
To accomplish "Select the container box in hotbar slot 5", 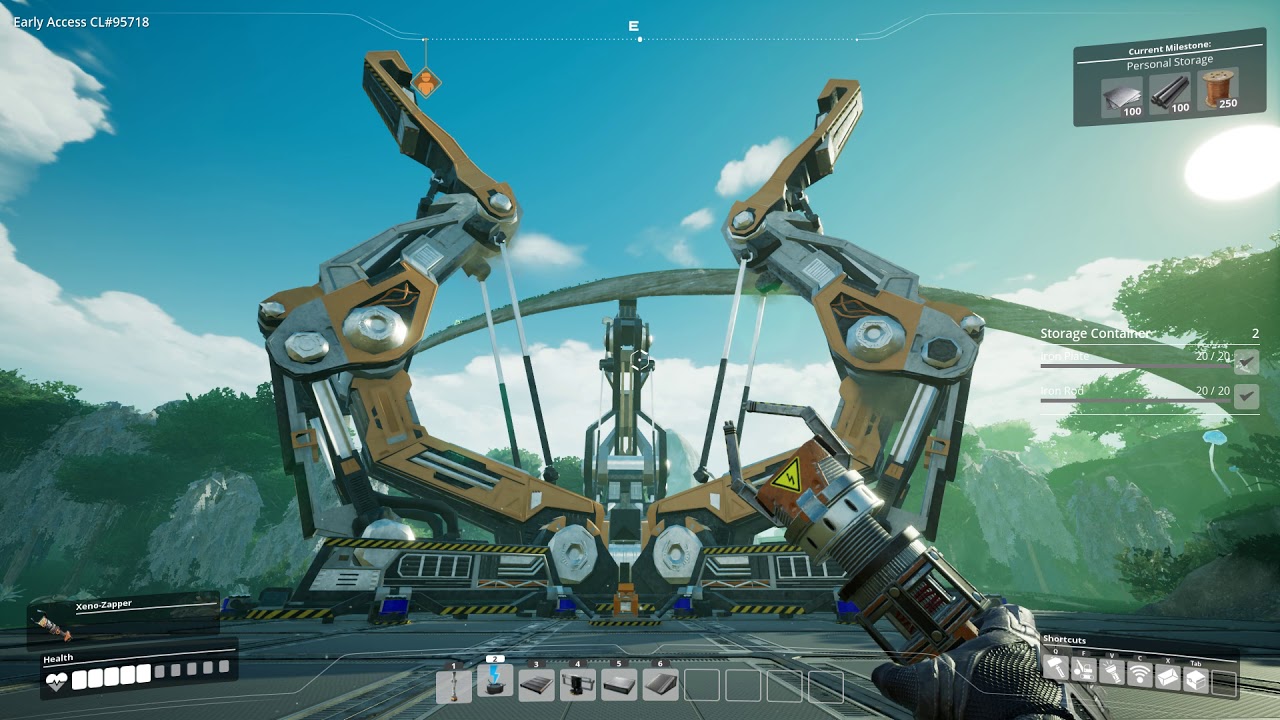I will tap(618, 685).
